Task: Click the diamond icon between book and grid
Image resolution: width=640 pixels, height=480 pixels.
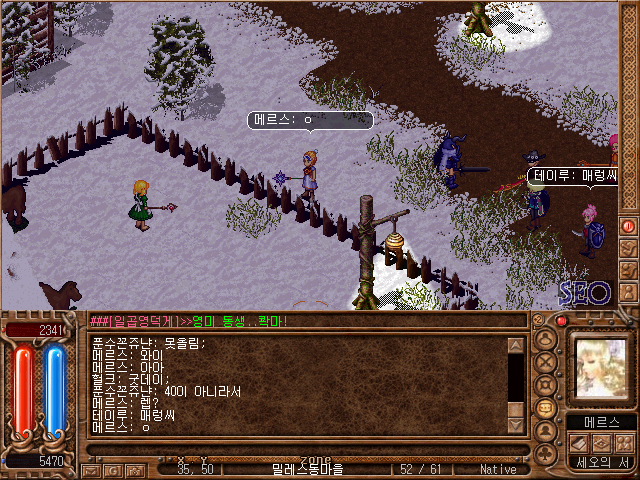Action: pos(600,442)
